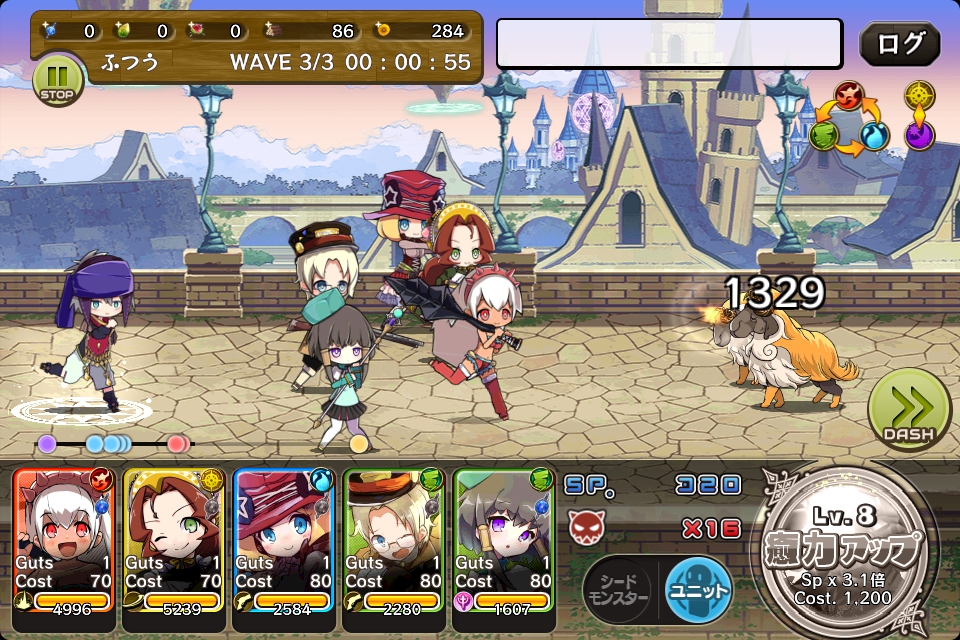
Task: Choose the star-hat blue unit card
Action: pos(284,540)
